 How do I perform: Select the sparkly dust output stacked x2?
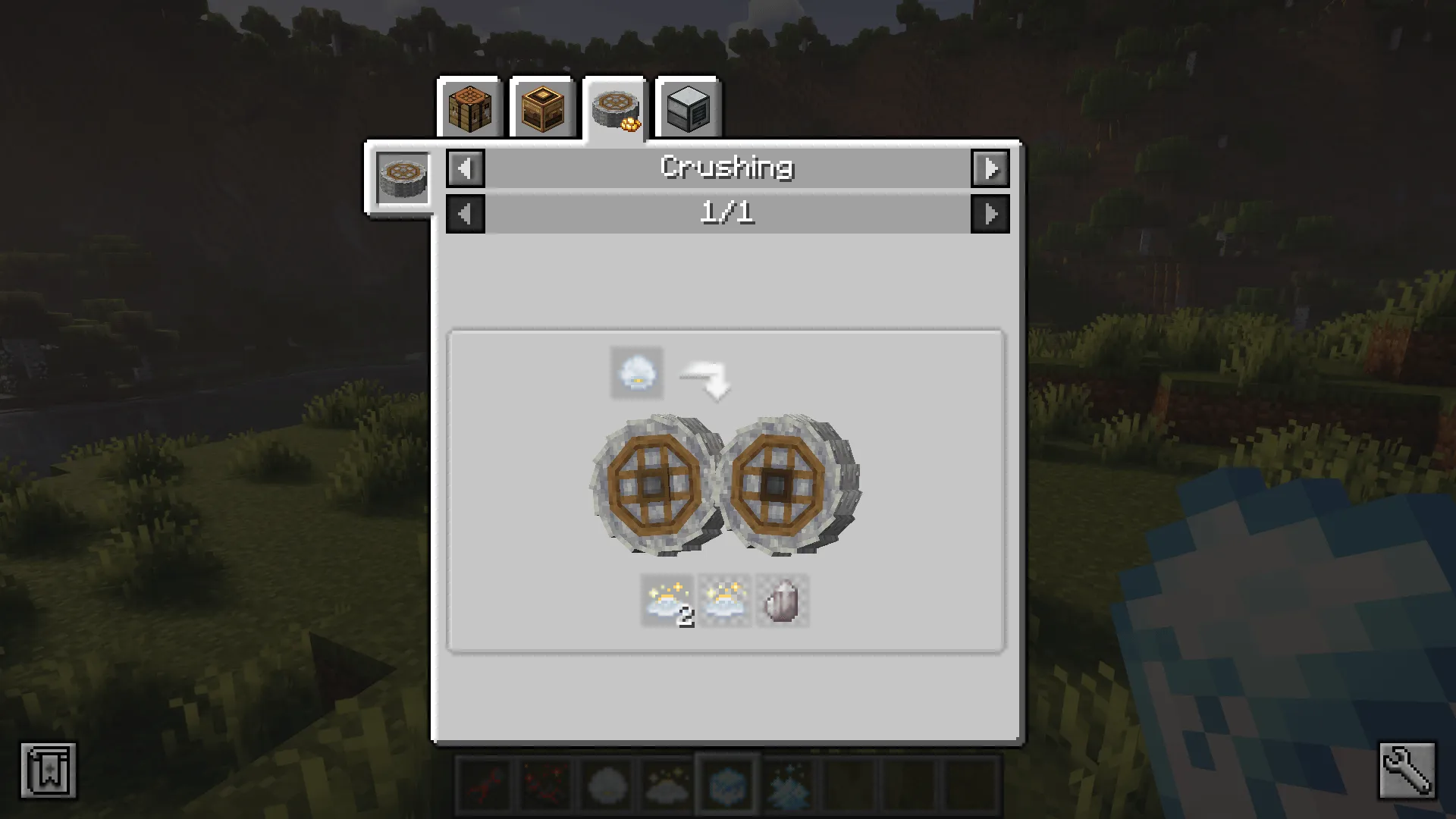click(666, 601)
